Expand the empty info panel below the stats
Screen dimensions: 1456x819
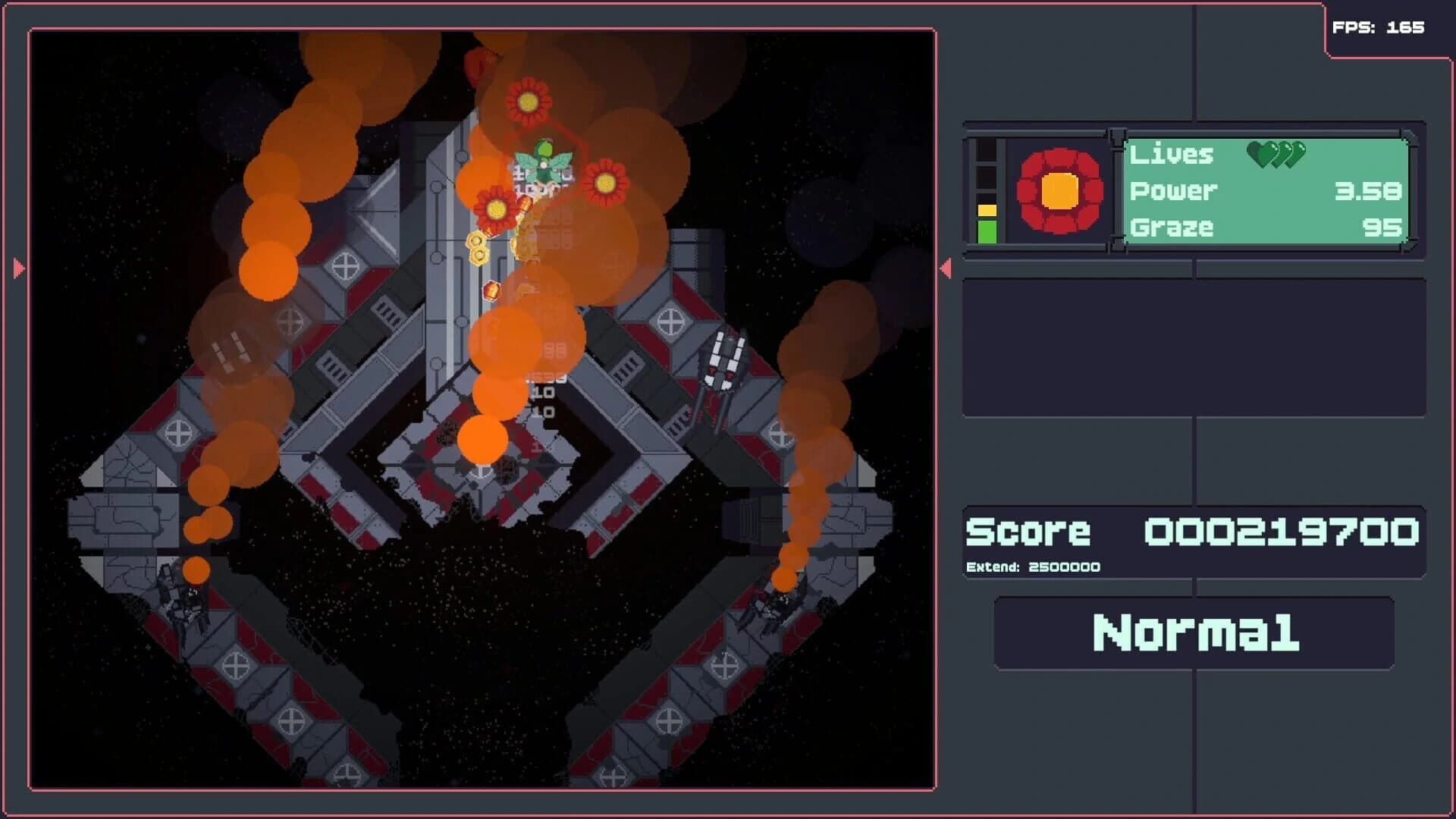click(x=1194, y=345)
